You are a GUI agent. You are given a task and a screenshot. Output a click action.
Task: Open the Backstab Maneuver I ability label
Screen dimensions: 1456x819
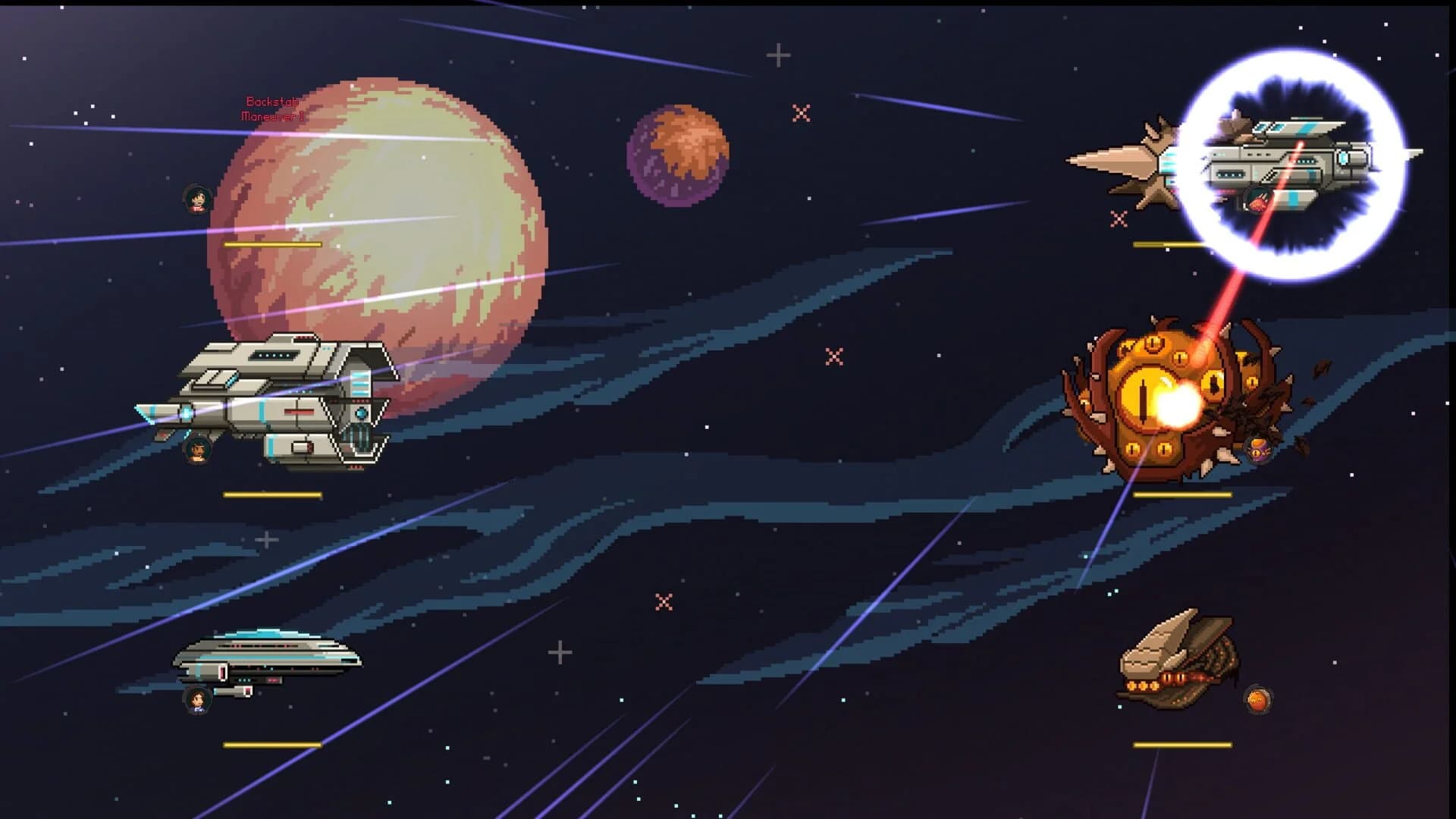click(x=271, y=107)
